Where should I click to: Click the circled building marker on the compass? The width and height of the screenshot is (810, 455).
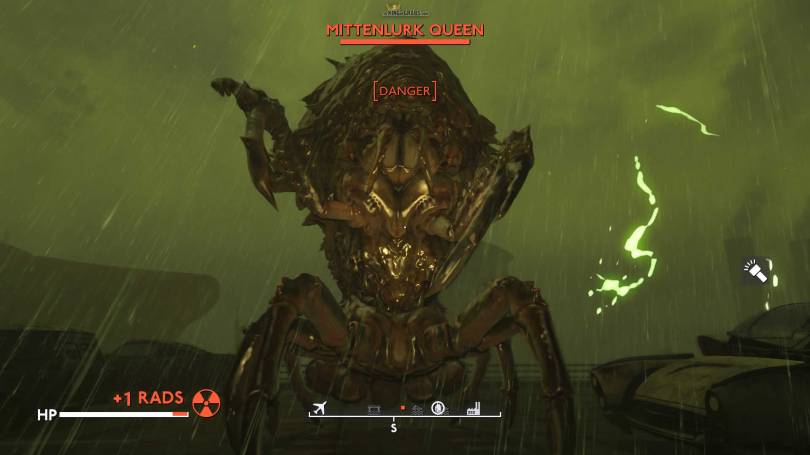click(x=438, y=408)
